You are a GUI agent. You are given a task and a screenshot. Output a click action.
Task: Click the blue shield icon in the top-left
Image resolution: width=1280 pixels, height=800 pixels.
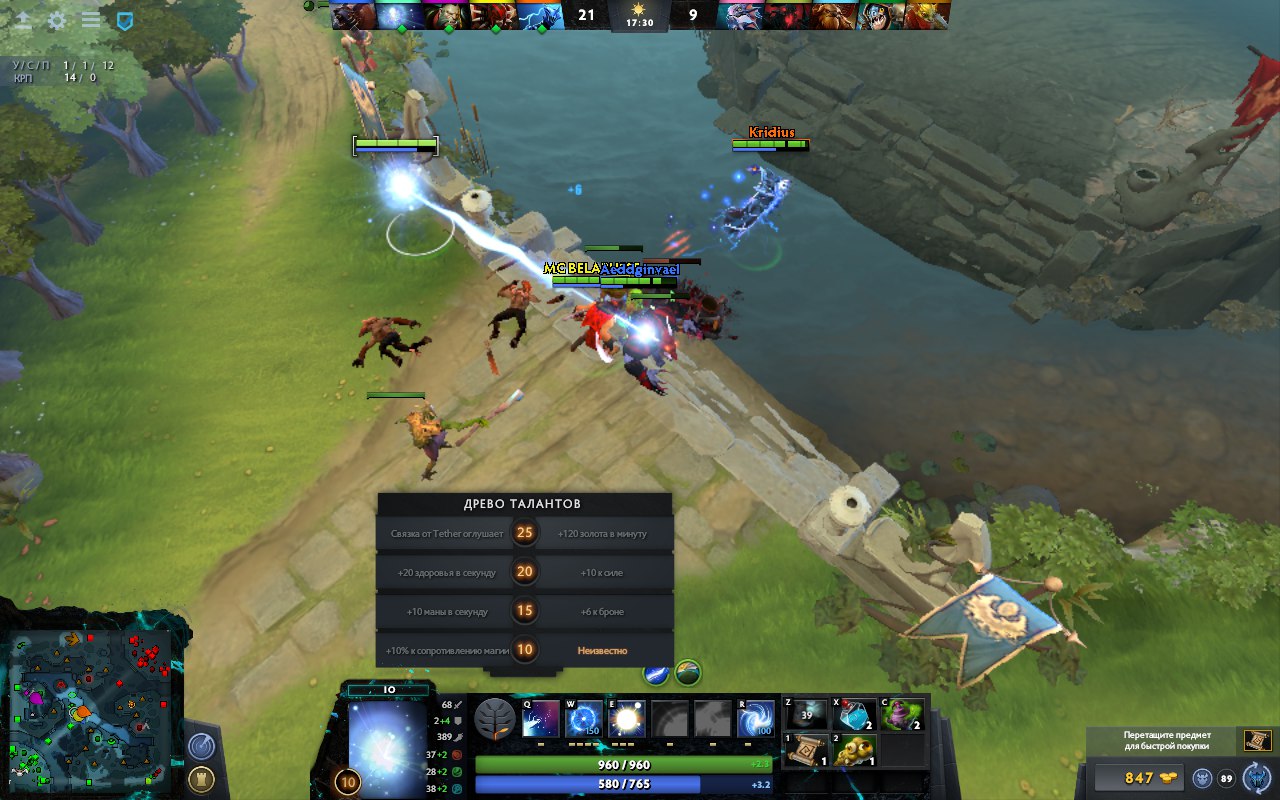pyautogui.click(x=124, y=20)
